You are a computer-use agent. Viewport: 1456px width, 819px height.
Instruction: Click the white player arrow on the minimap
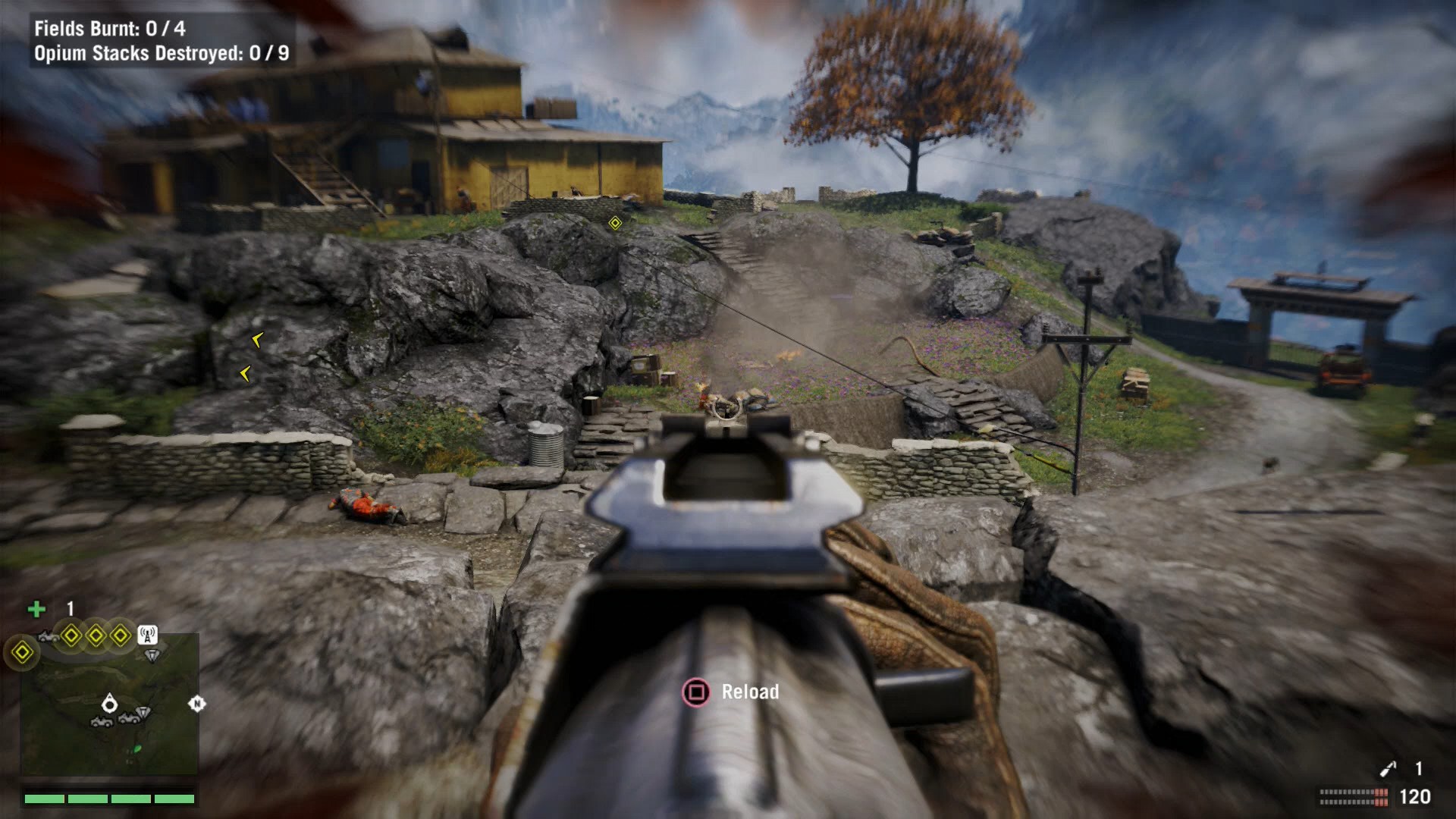pyautogui.click(x=110, y=703)
